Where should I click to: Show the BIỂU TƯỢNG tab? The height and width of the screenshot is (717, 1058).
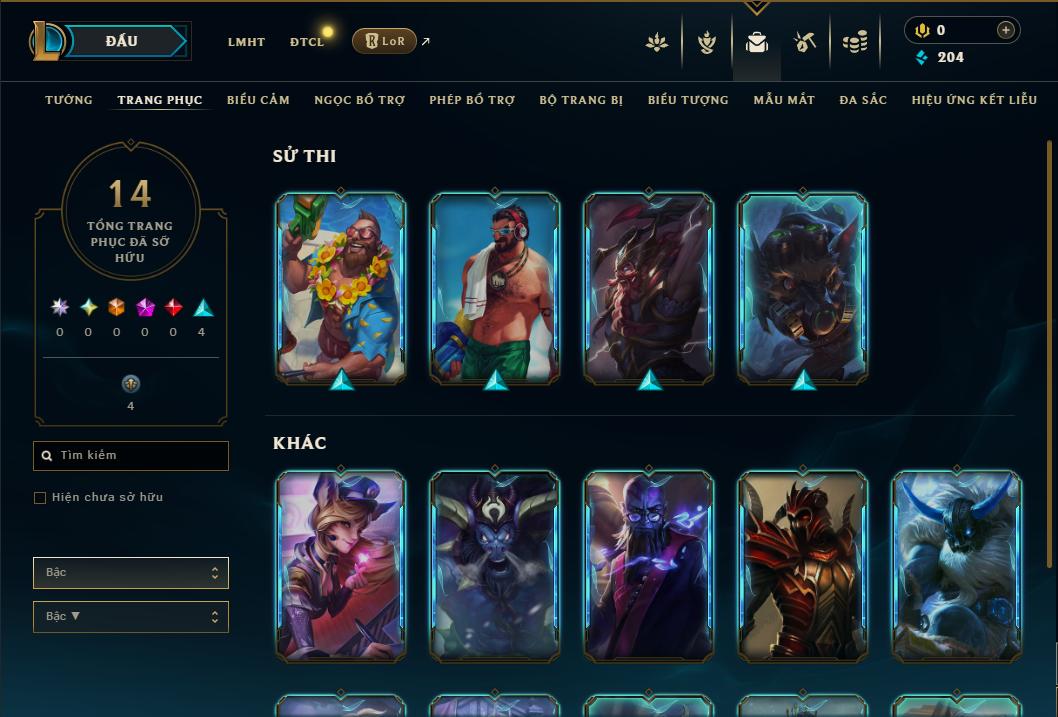click(x=688, y=100)
